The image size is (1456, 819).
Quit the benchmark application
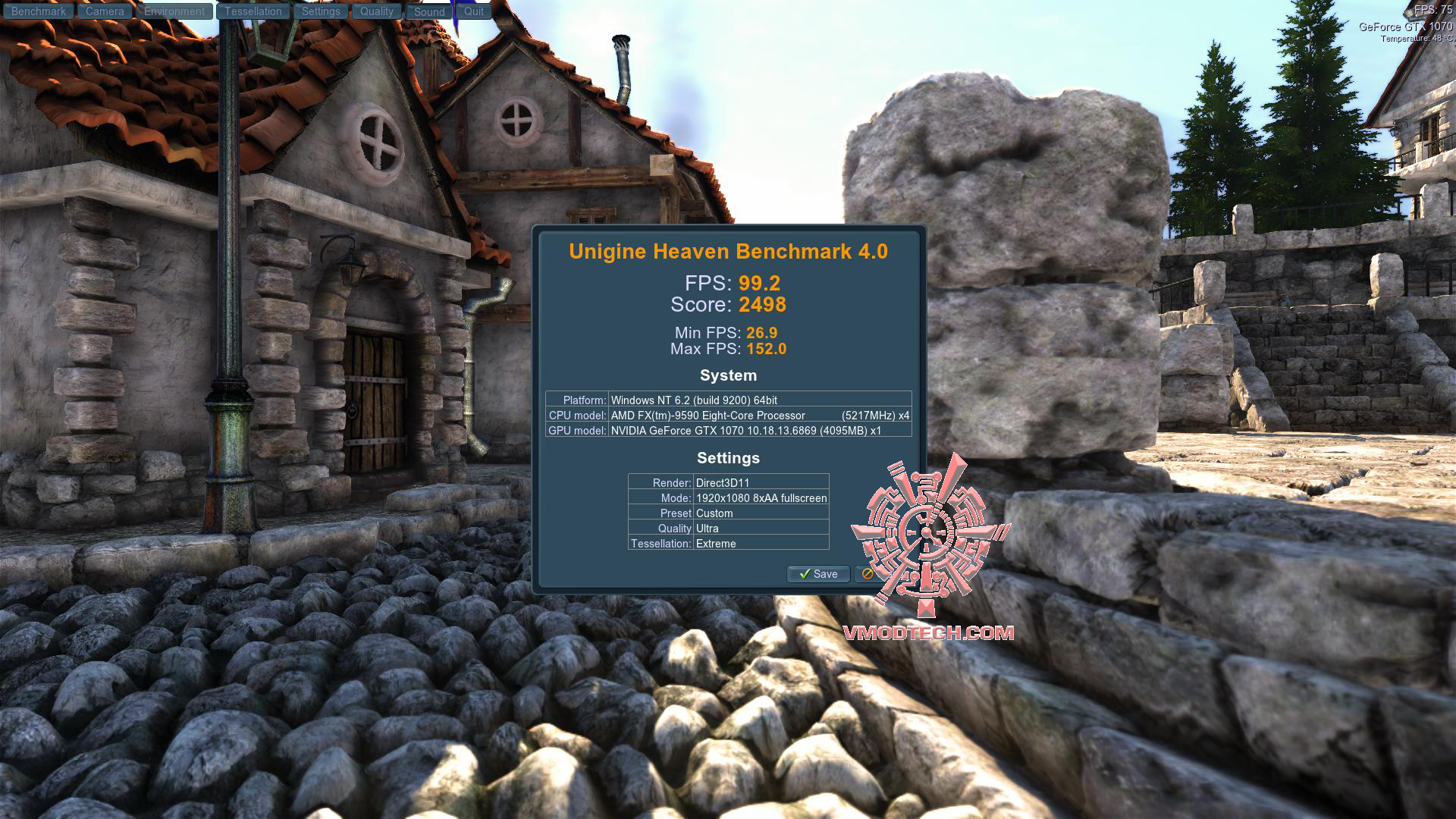click(x=473, y=11)
